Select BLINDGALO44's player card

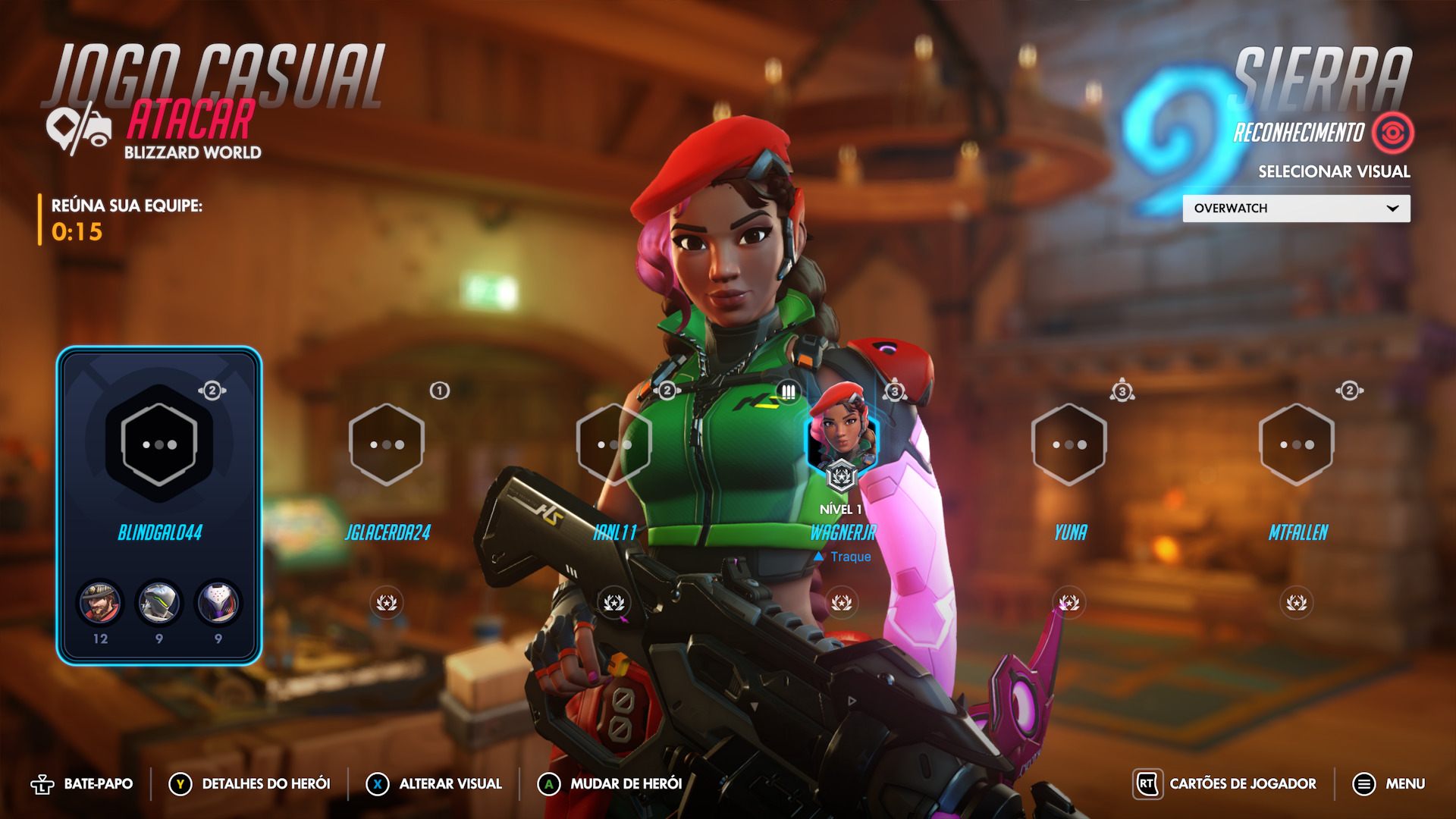click(x=159, y=504)
